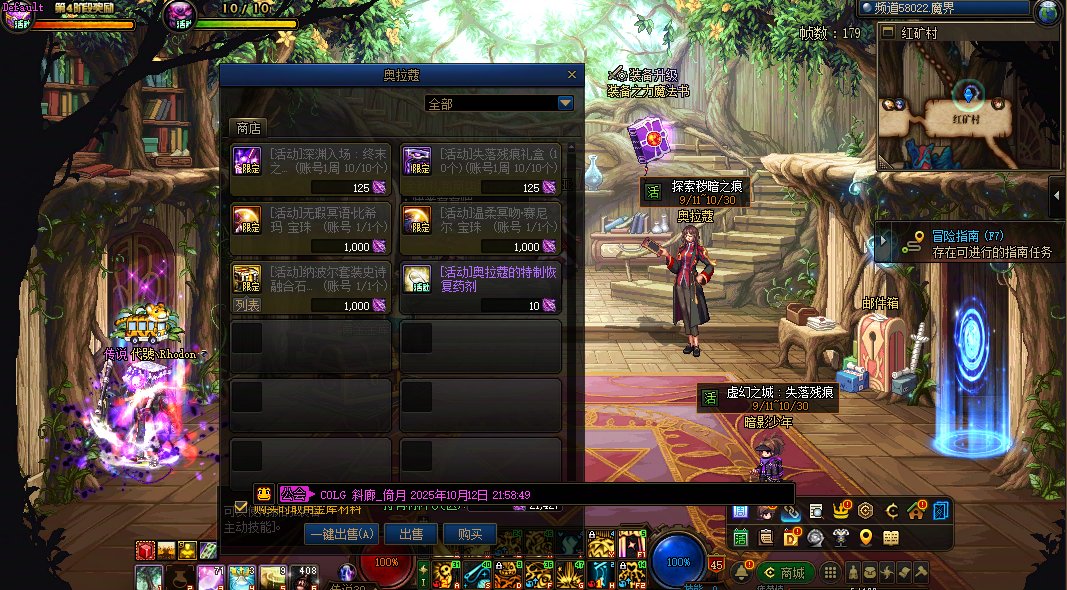Viewport: 1067px width, 590px height.
Task: Select the 深渊入场 shop item
Action: (311, 169)
